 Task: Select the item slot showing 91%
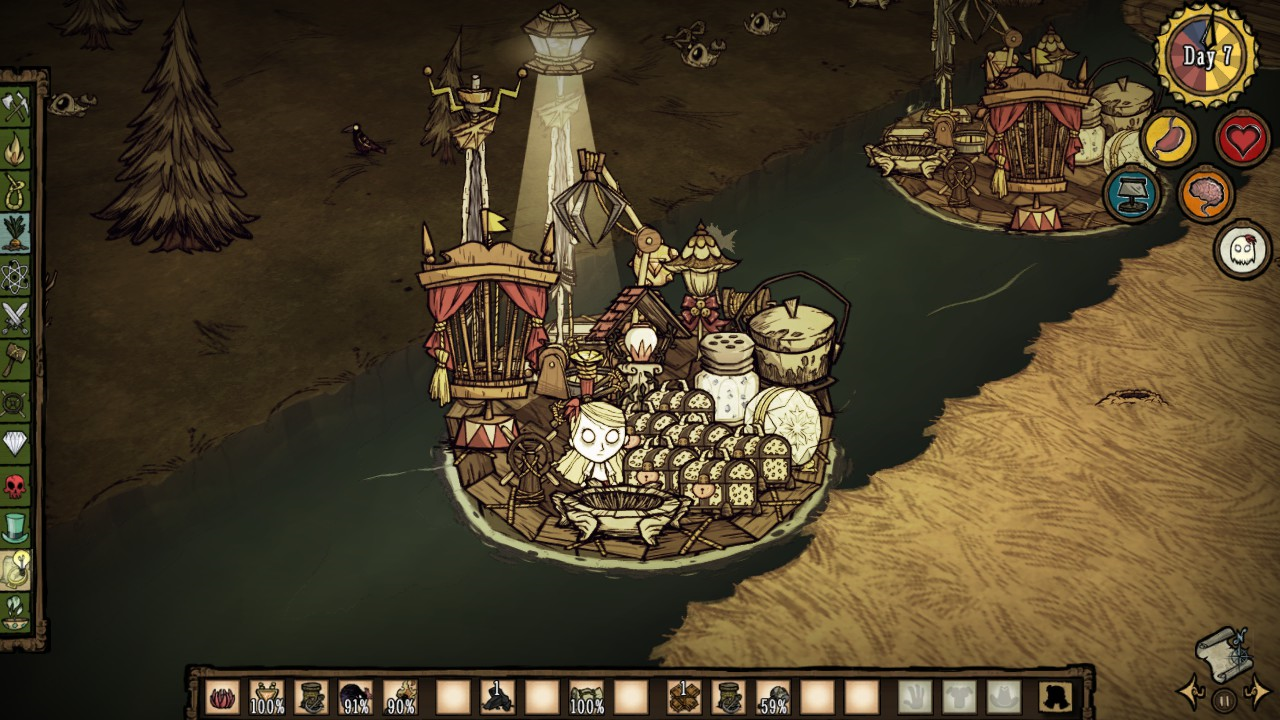pyautogui.click(x=355, y=697)
